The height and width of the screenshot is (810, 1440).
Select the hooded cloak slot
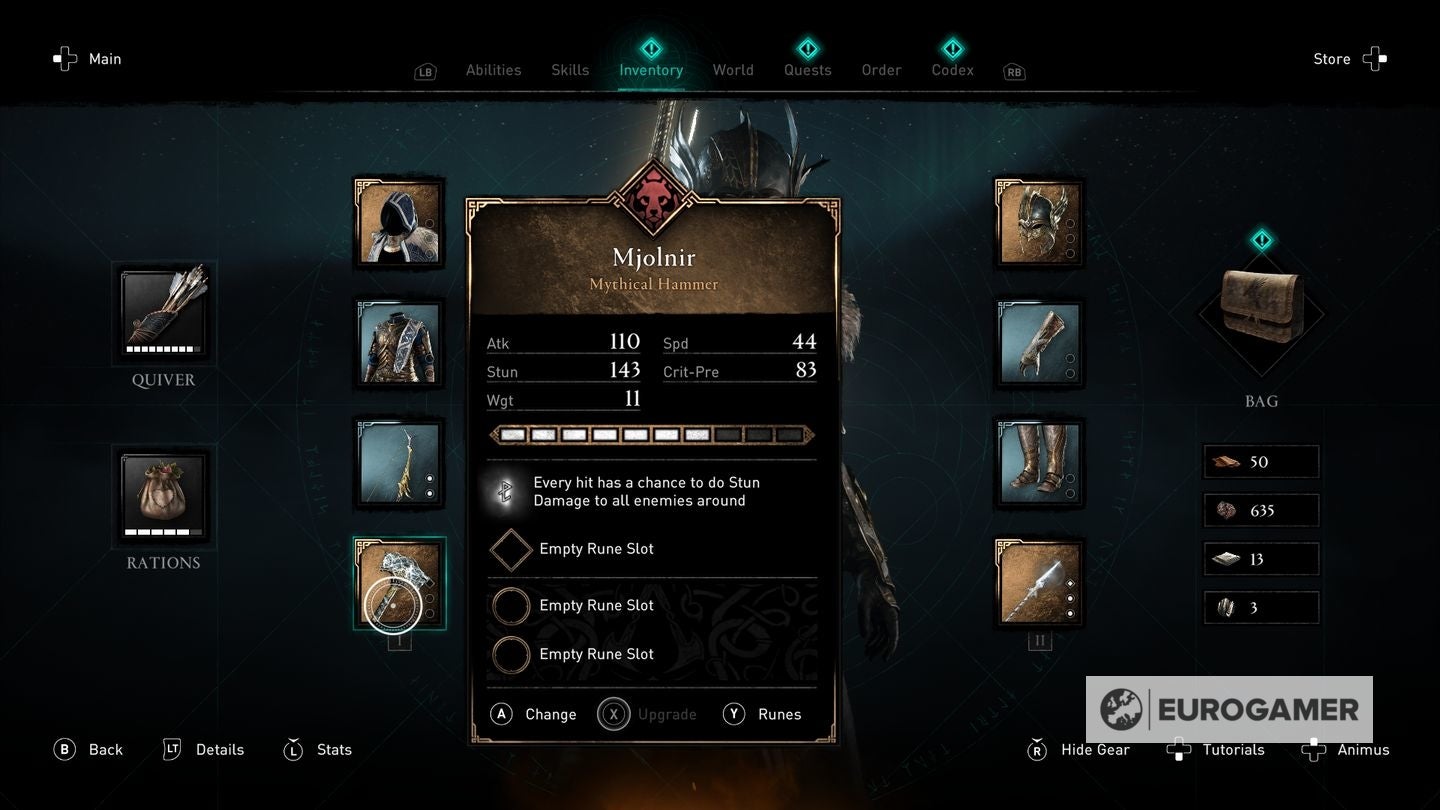pos(399,221)
